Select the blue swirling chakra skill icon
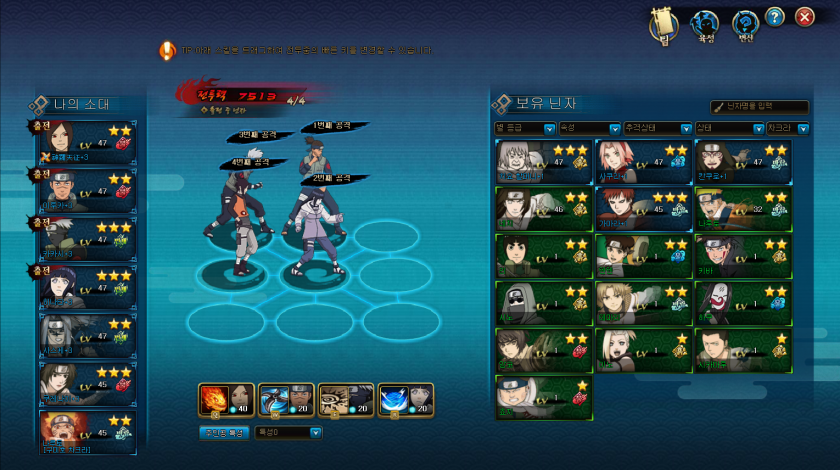The height and width of the screenshot is (470, 840). (x=406, y=399)
